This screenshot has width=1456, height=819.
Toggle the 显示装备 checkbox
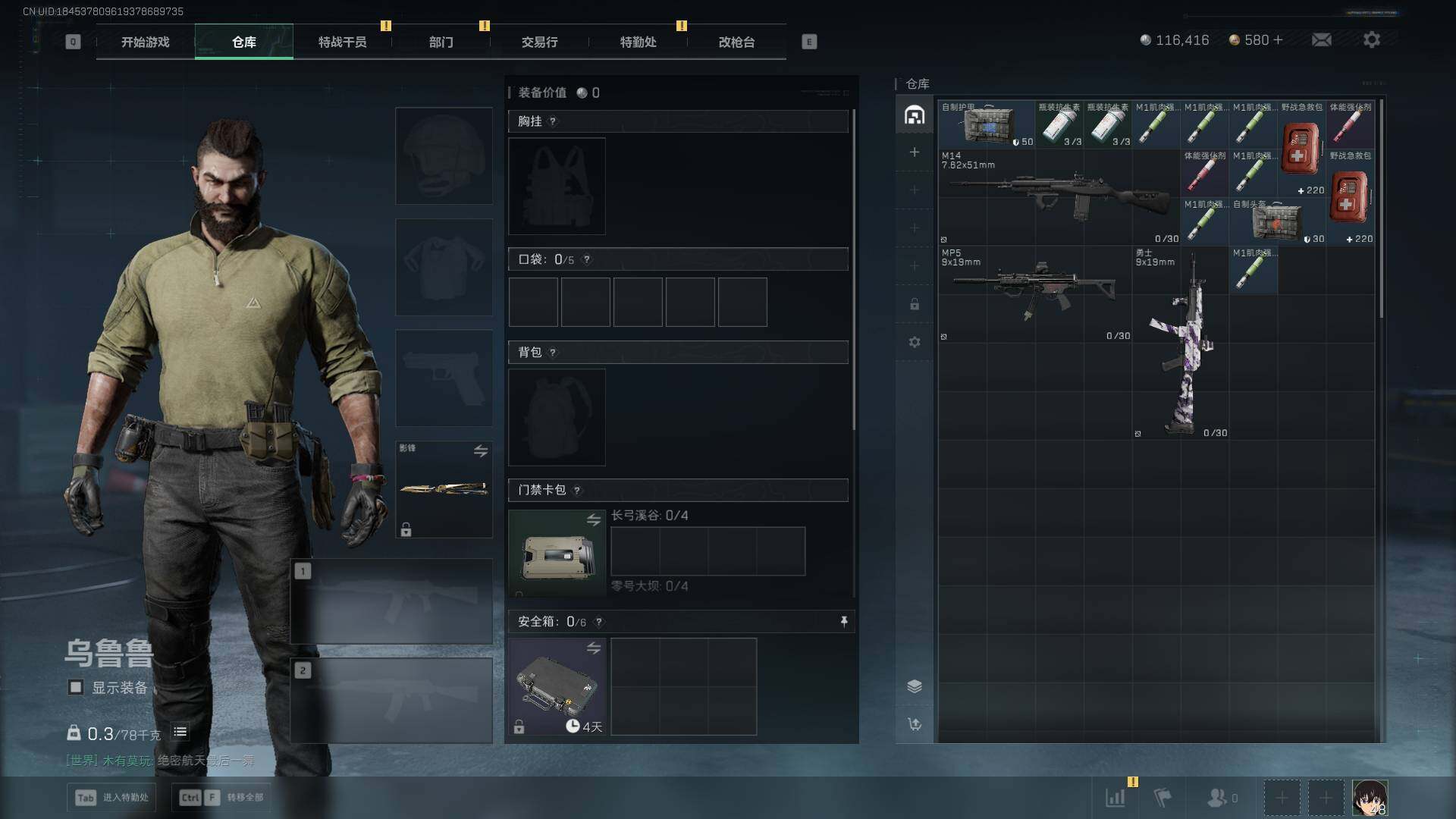(76, 687)
